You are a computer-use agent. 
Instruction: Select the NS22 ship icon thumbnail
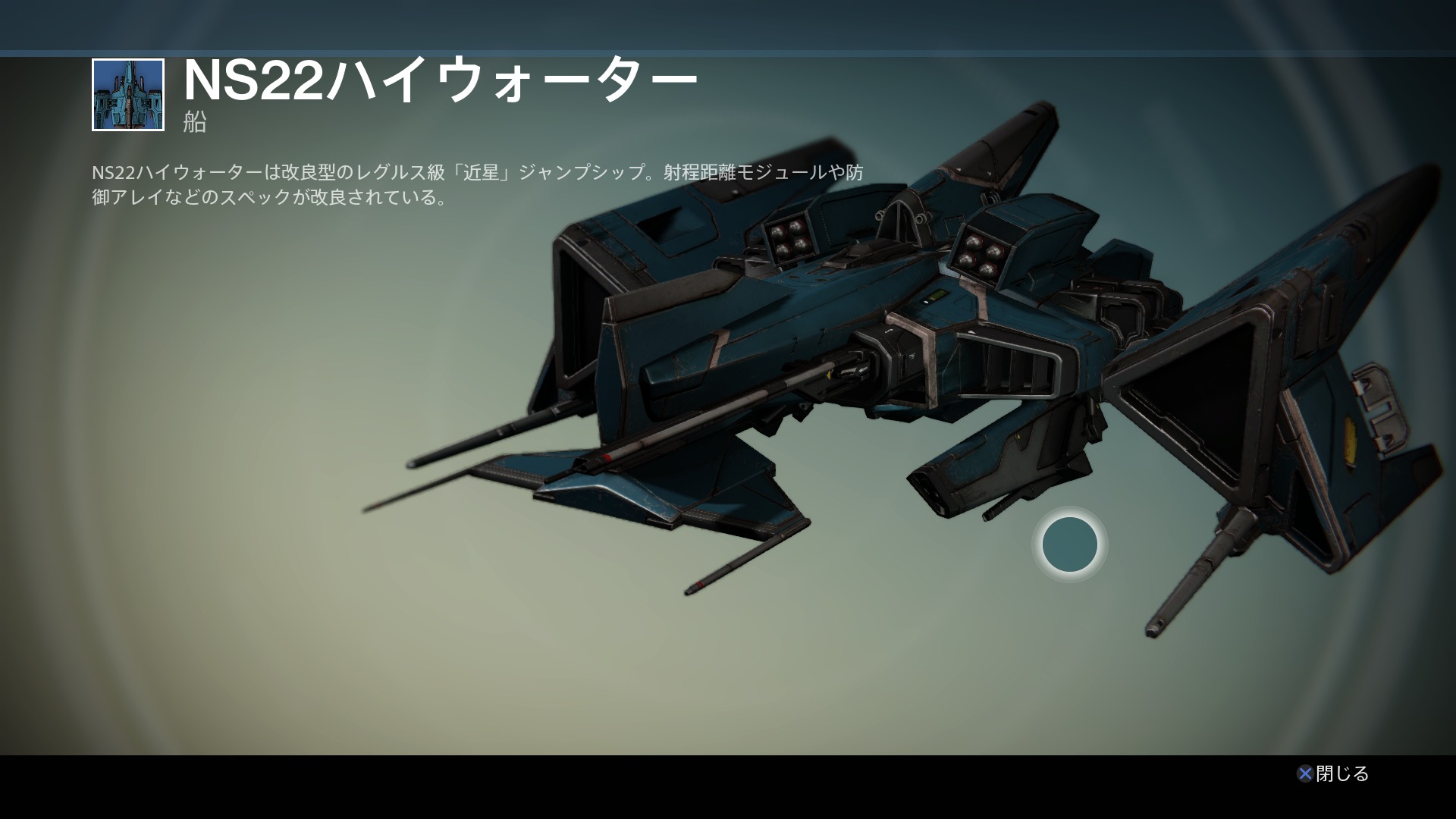point(128,95)
